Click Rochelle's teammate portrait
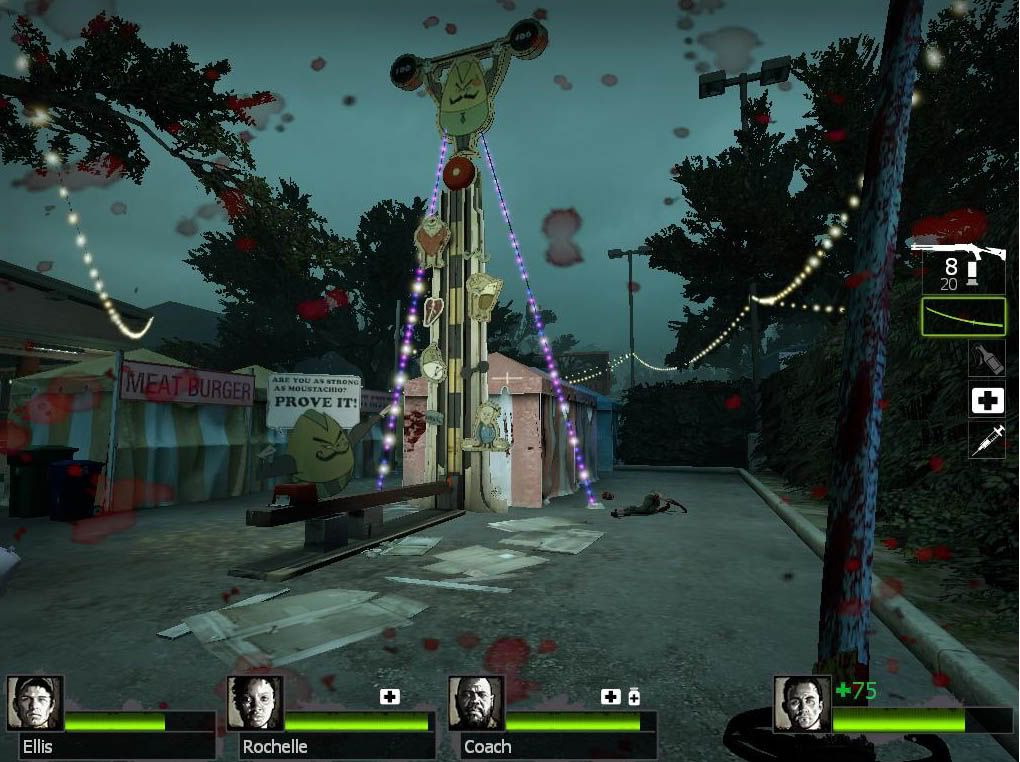This screenshot has width=1020, height=762. click(255, 703)
